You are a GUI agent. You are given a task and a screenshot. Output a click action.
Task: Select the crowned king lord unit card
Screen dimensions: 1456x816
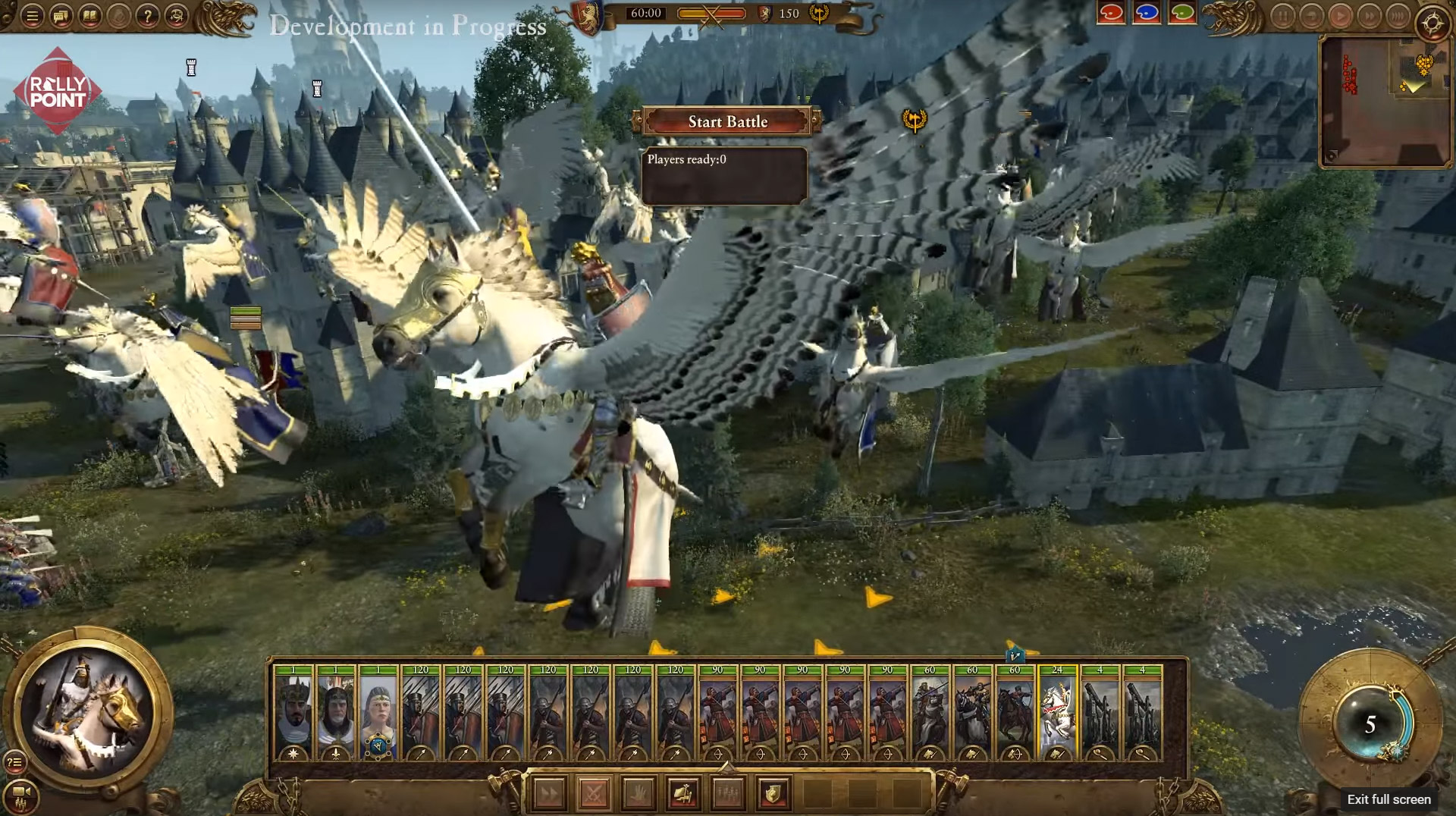pos(293,713)
